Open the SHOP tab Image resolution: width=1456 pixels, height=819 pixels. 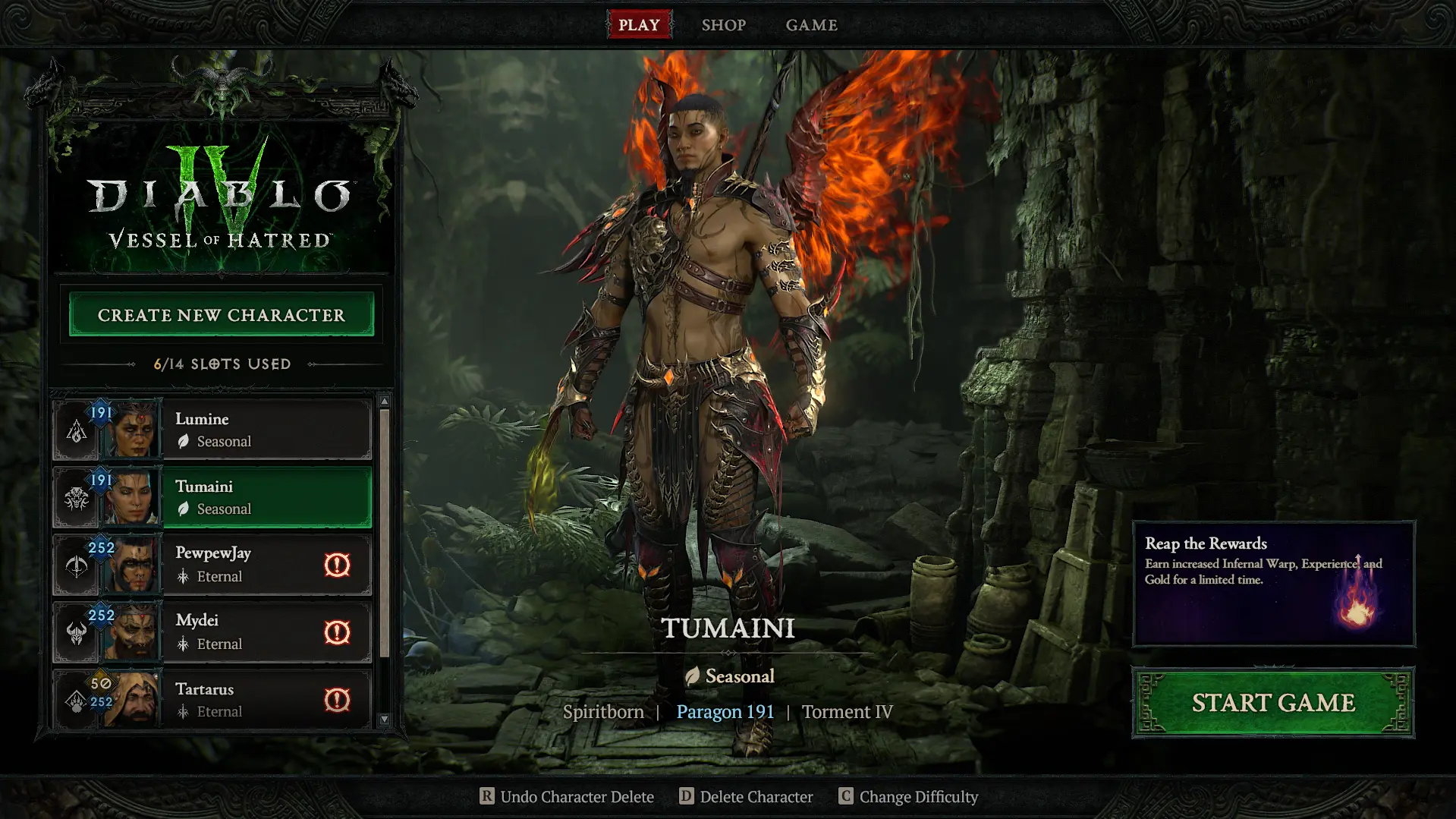(x=723, y=25)
